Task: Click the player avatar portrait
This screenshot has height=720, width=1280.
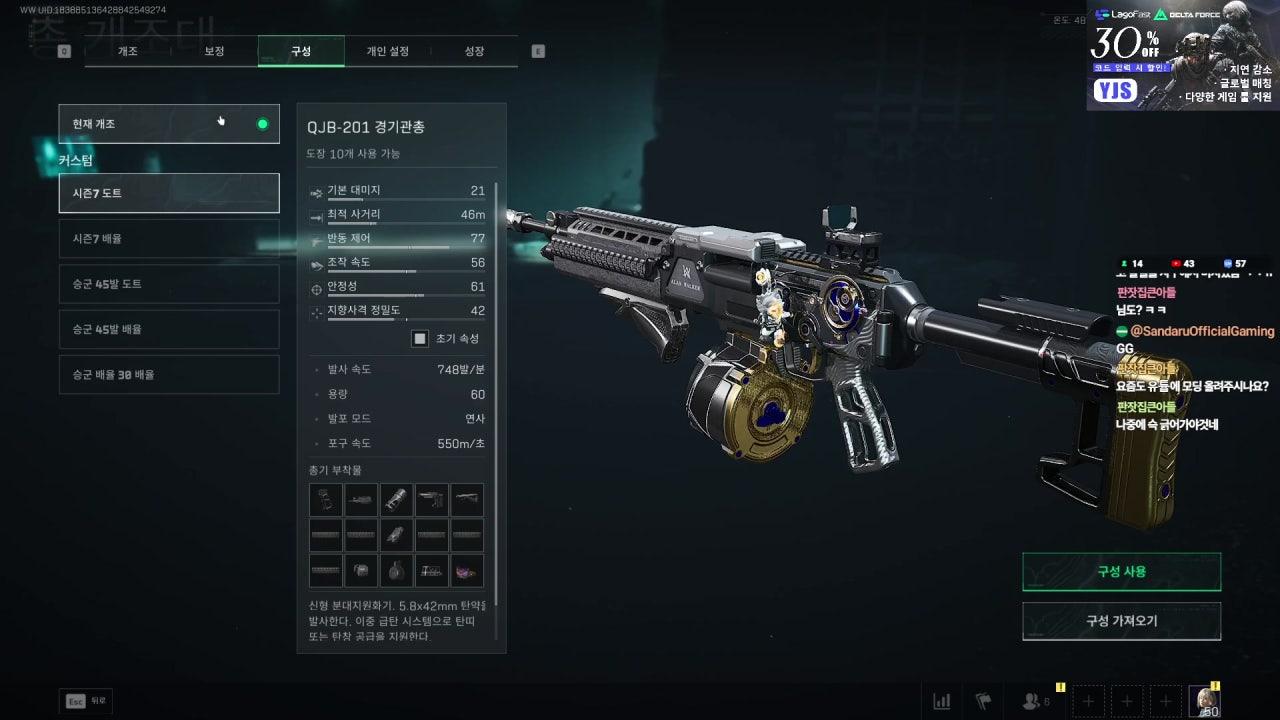Action: pyautogui.click(x=1203, y=701)
